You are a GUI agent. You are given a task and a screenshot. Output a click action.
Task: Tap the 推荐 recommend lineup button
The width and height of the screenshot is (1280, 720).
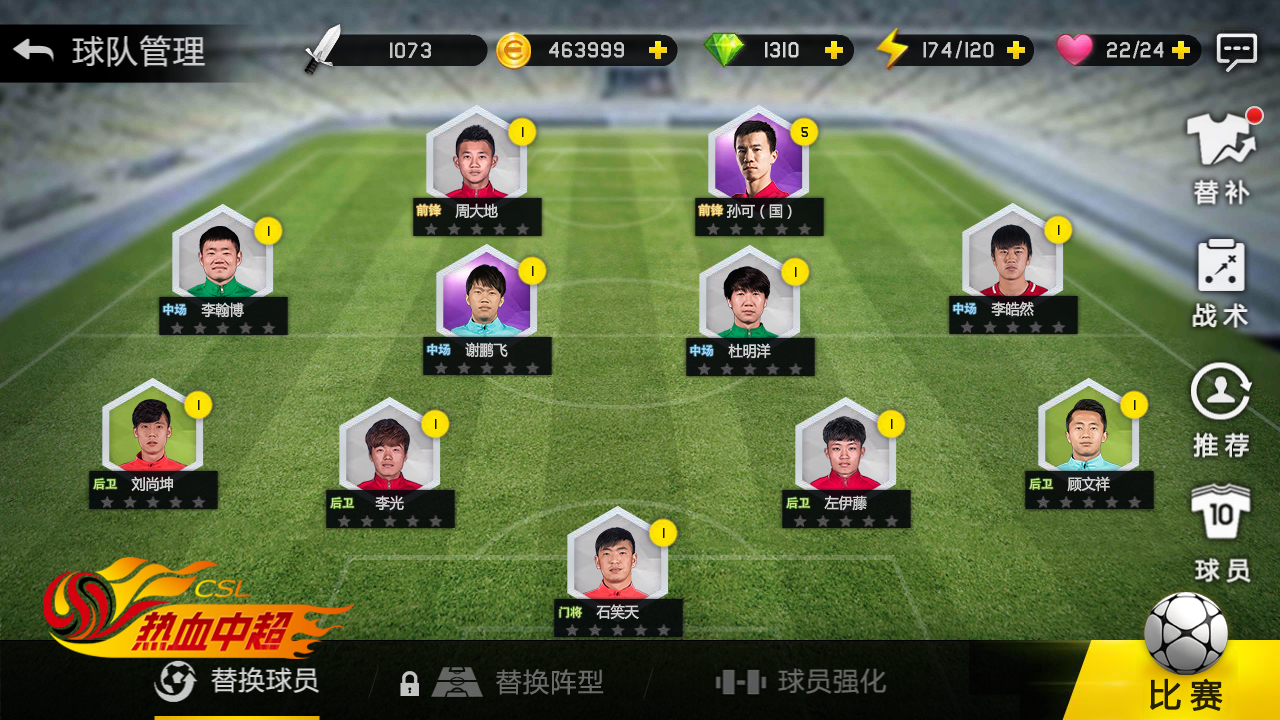tap(1221, 410)
